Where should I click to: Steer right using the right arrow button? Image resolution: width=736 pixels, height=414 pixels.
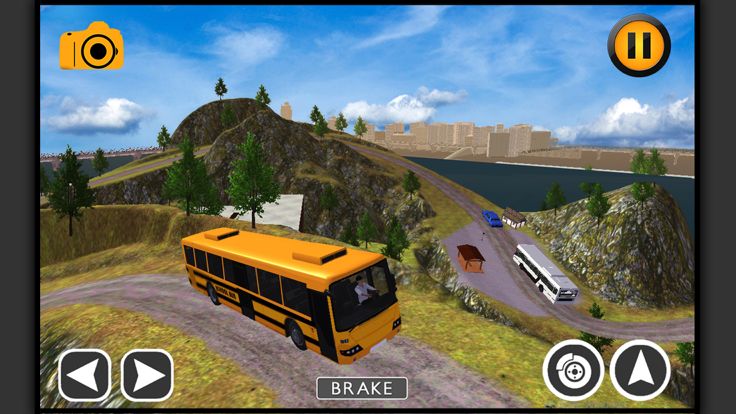(x=147, y=375)
